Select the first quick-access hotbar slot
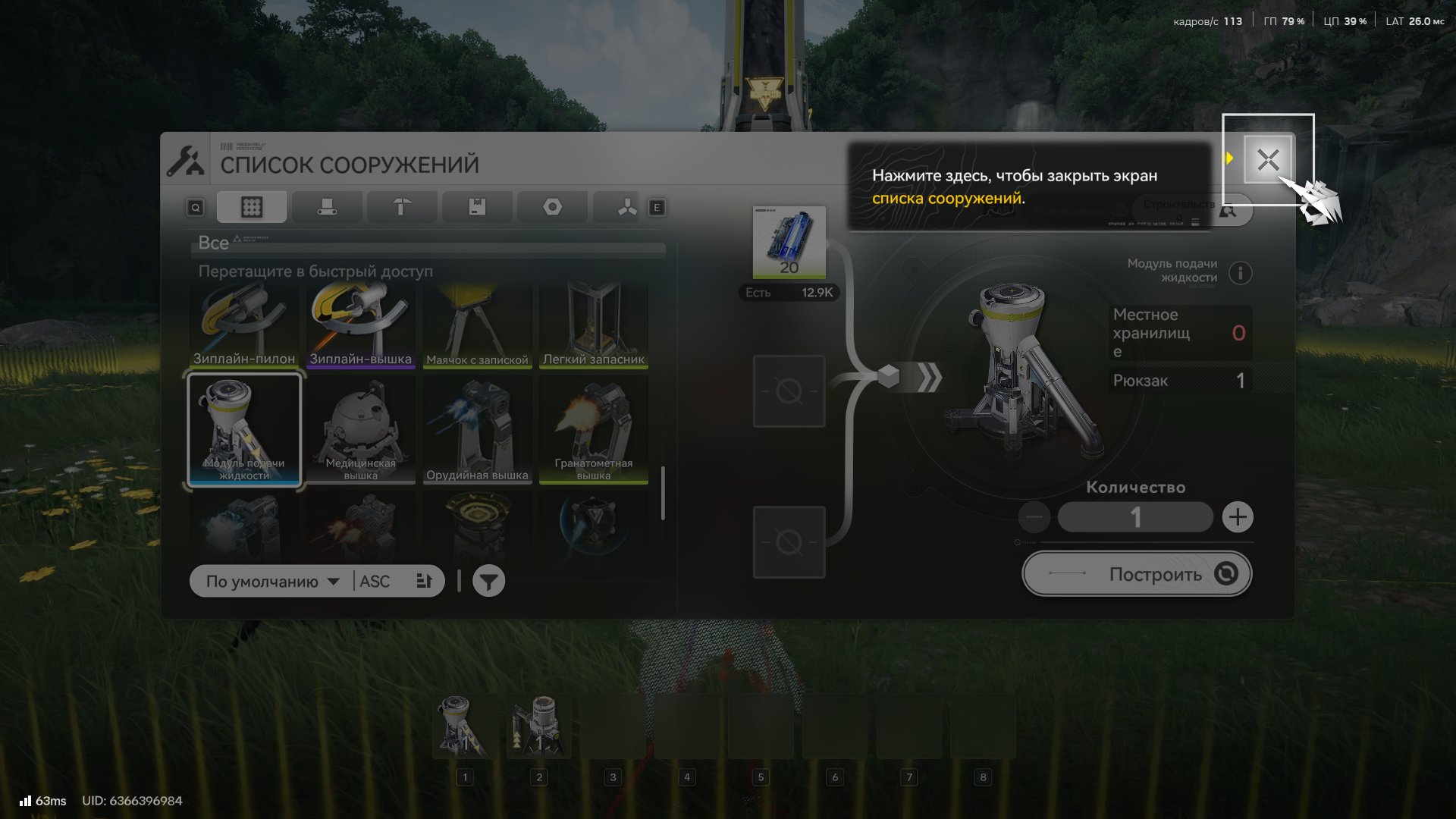The height and width of the screenshot is (819, 1456). (465, 726)
